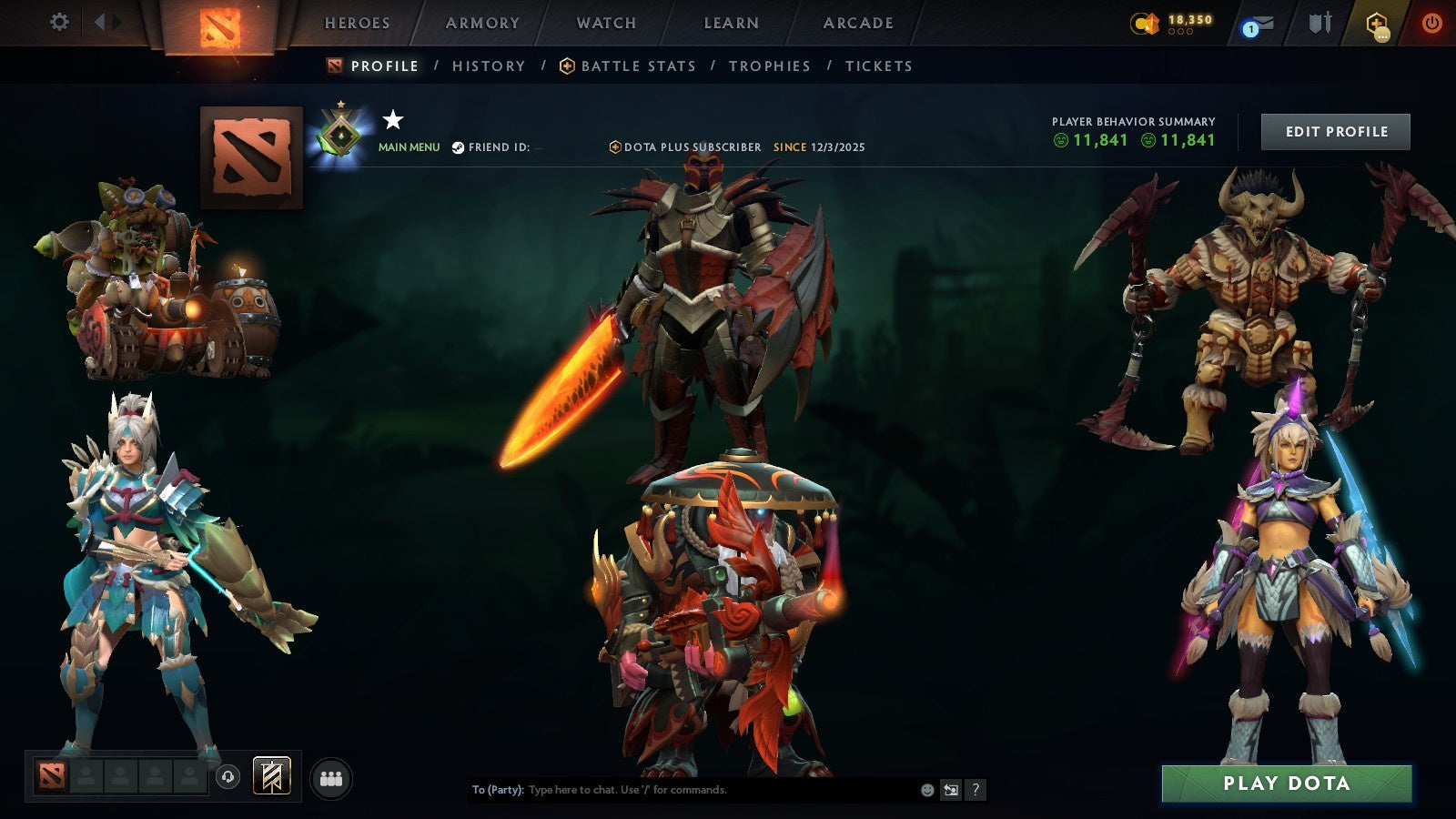Toggle the chat channel selector icon
1456x819 pixels.
(x=952, y=790)
